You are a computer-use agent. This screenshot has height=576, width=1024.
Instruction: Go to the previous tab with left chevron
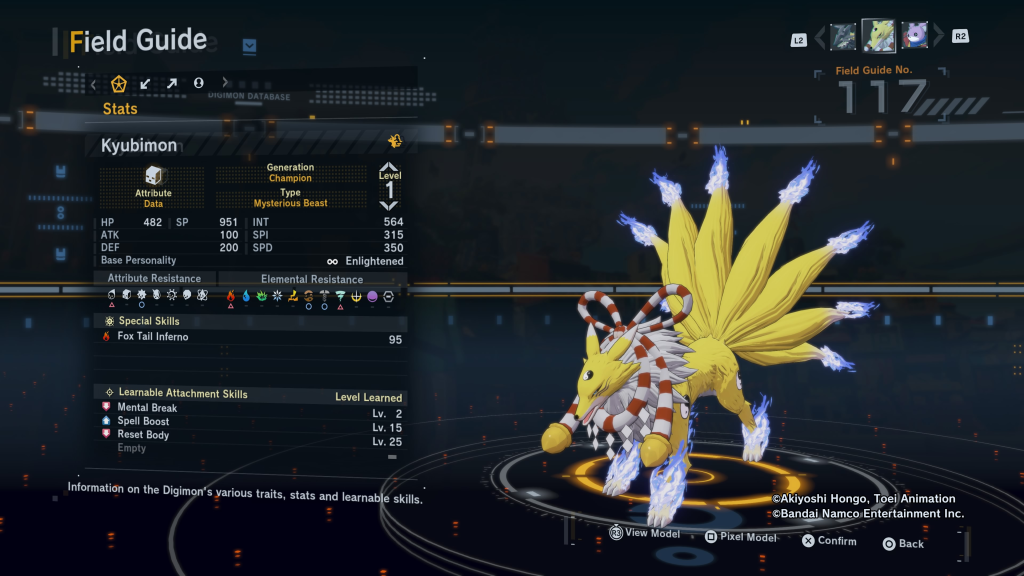coord(94,83)
